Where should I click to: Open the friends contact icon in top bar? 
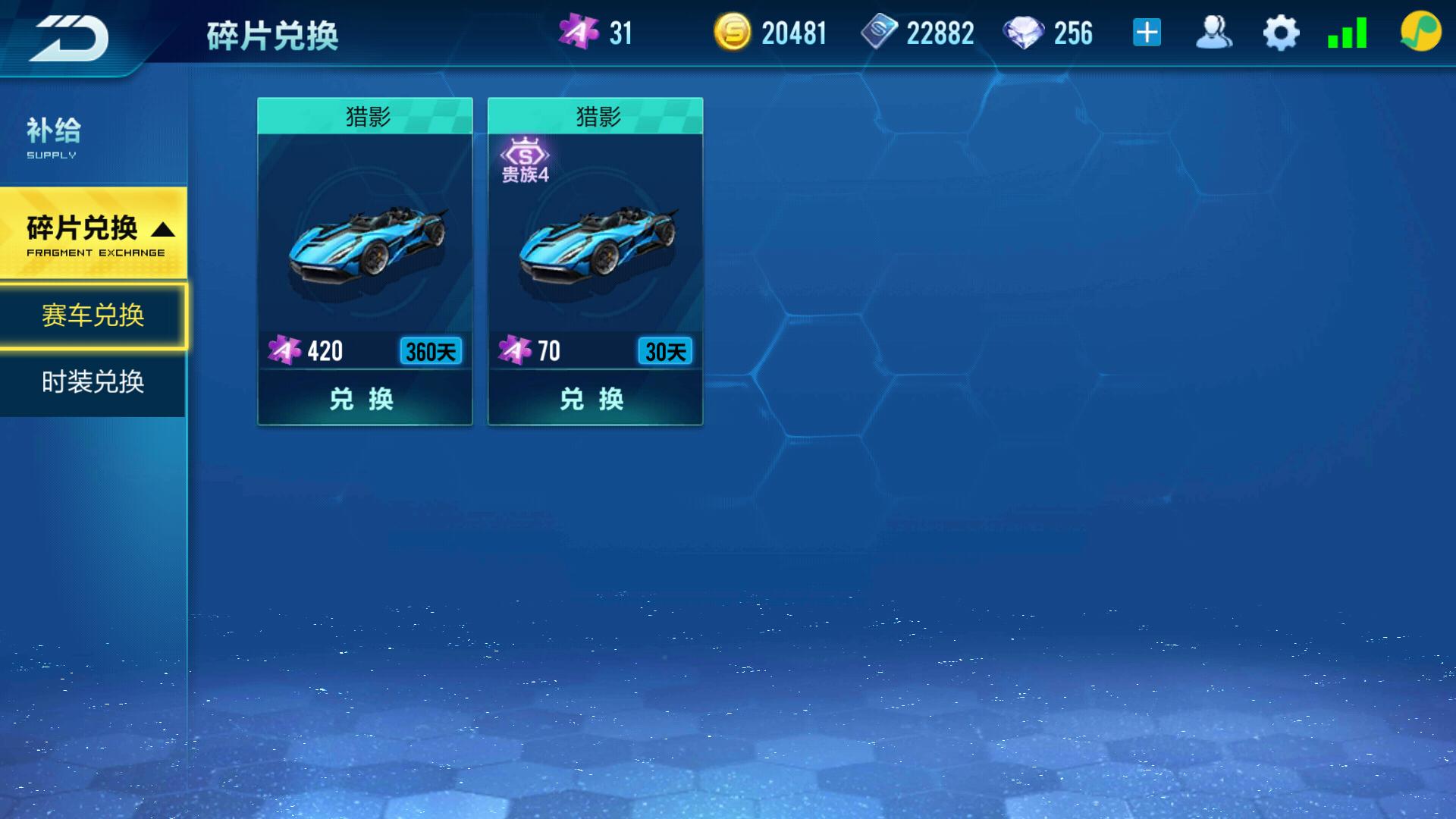[x=1215, y=32]
